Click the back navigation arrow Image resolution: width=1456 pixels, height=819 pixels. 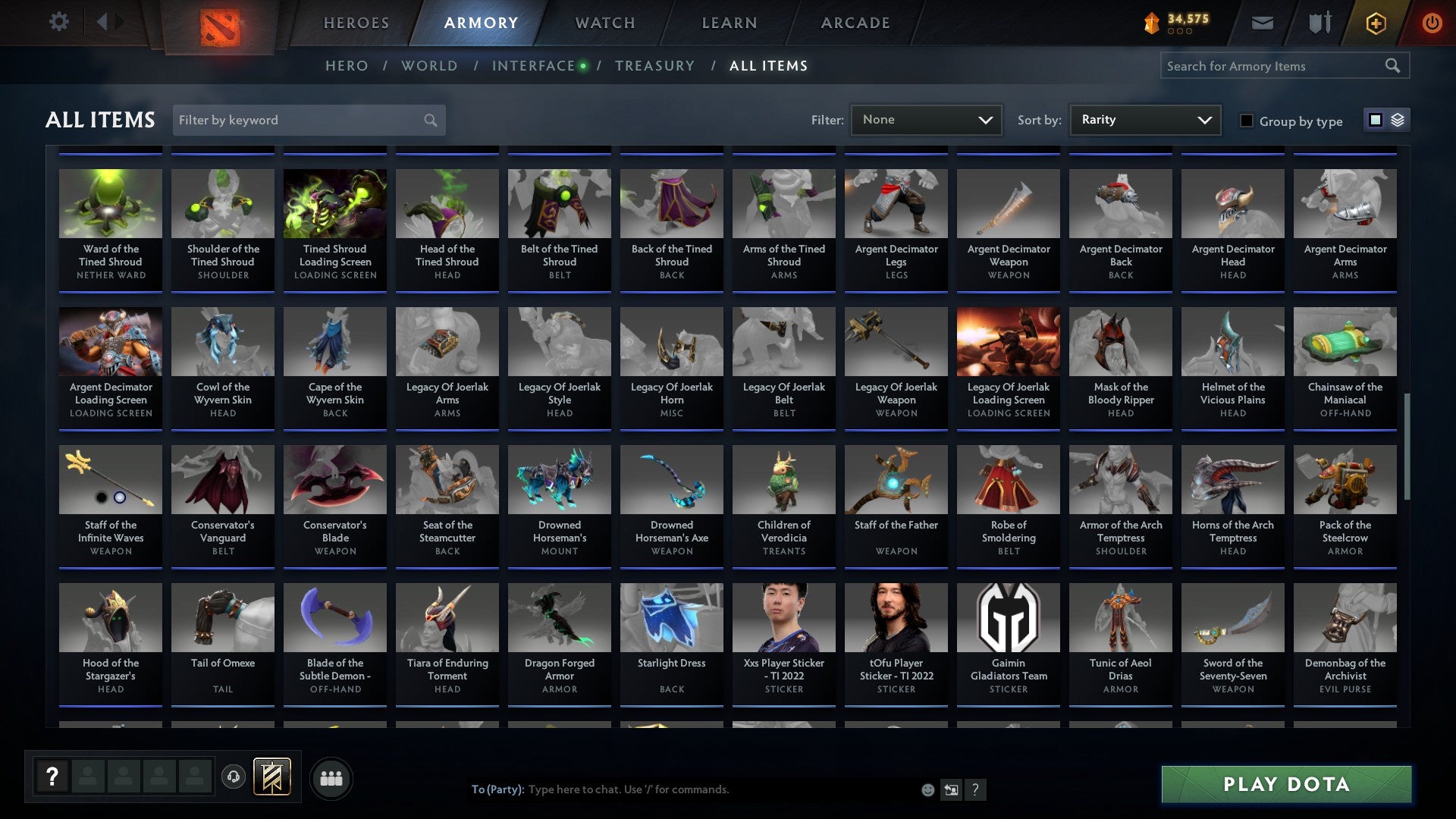[102, 22]
